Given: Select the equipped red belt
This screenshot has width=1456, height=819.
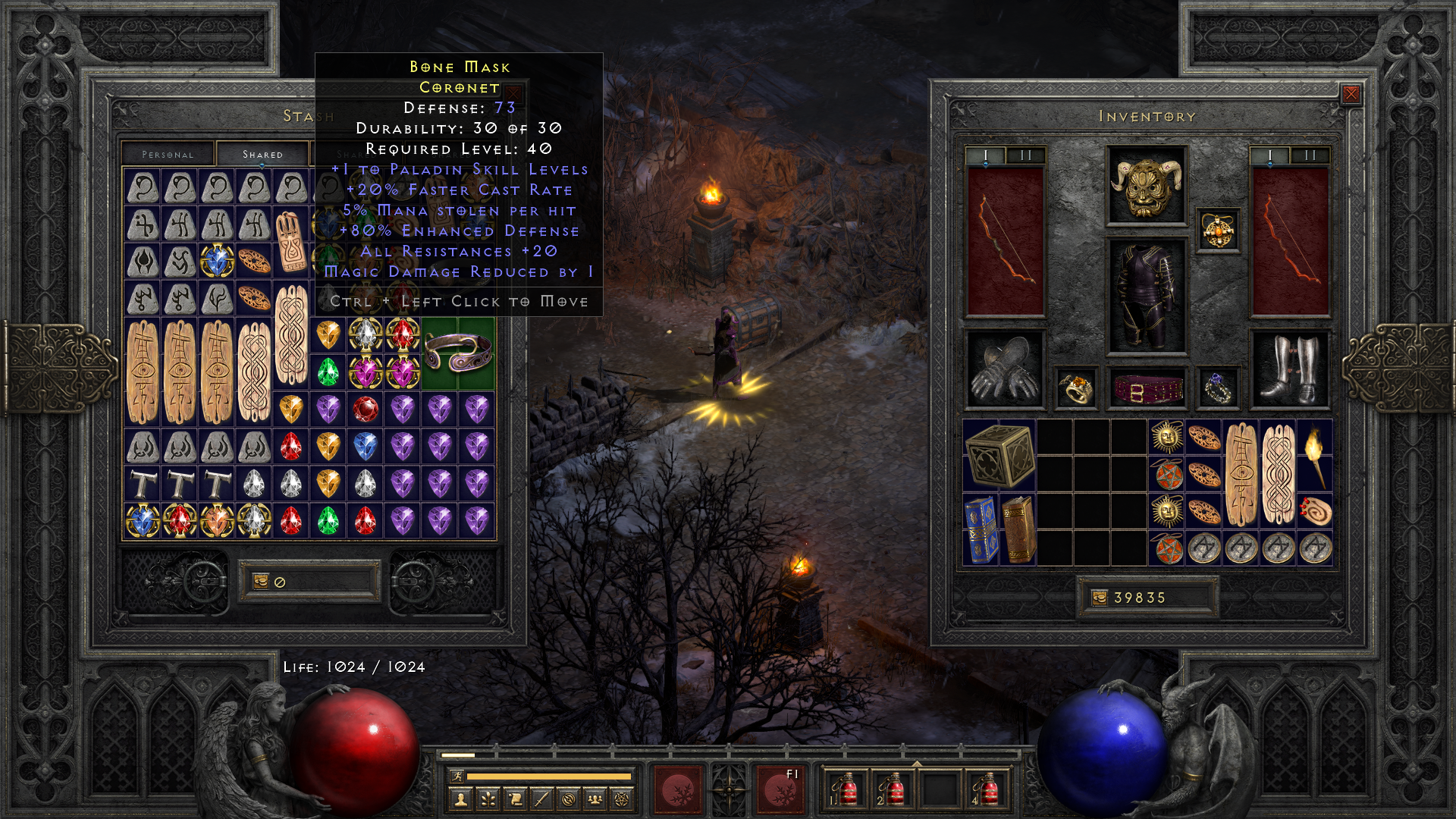Looking at the screenshot, I should pos(1147,389).
